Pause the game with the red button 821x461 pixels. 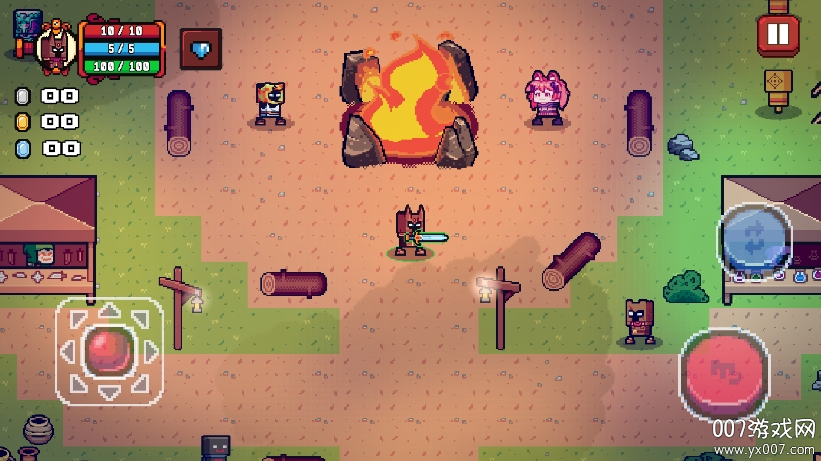777,35
